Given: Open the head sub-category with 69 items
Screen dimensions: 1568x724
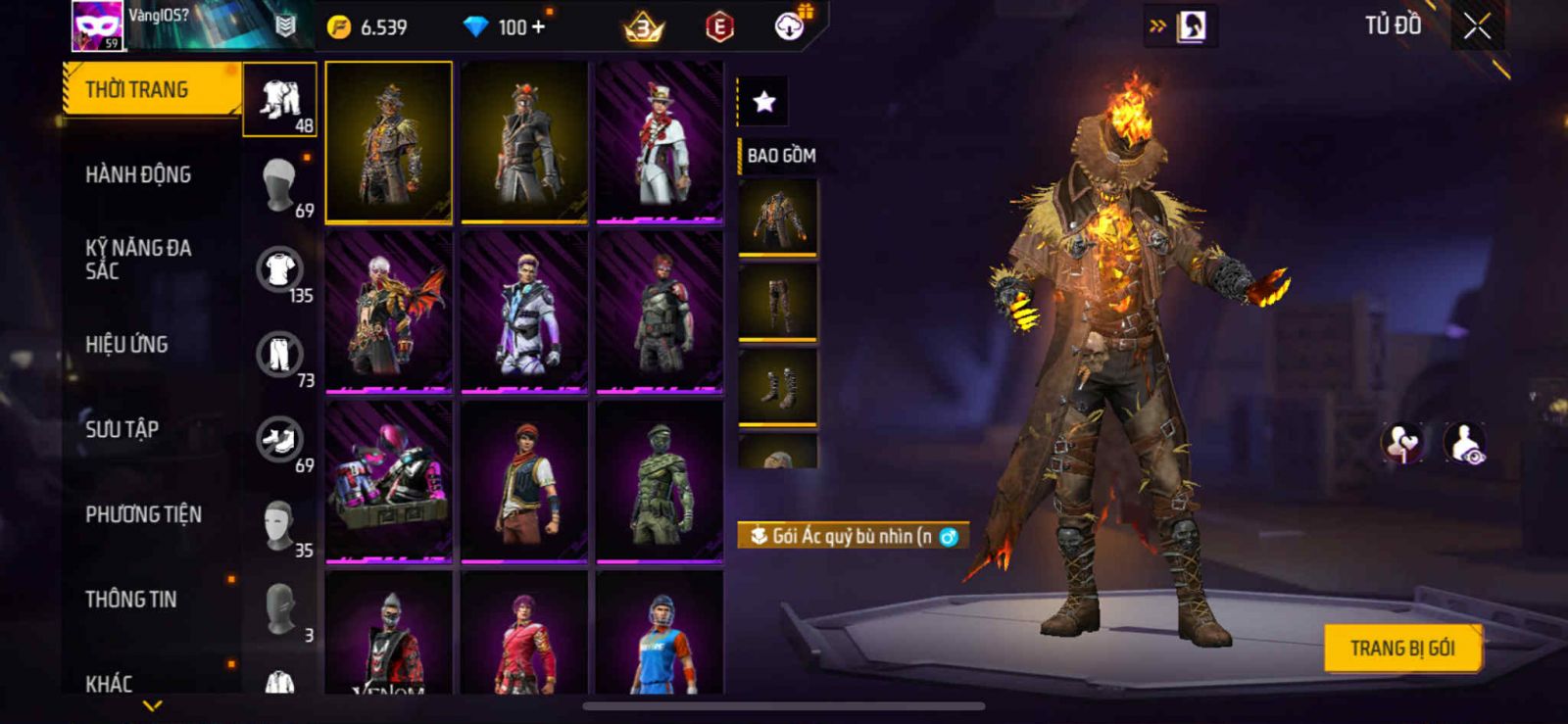Looking at the screenshot, I should pos(280,184).
